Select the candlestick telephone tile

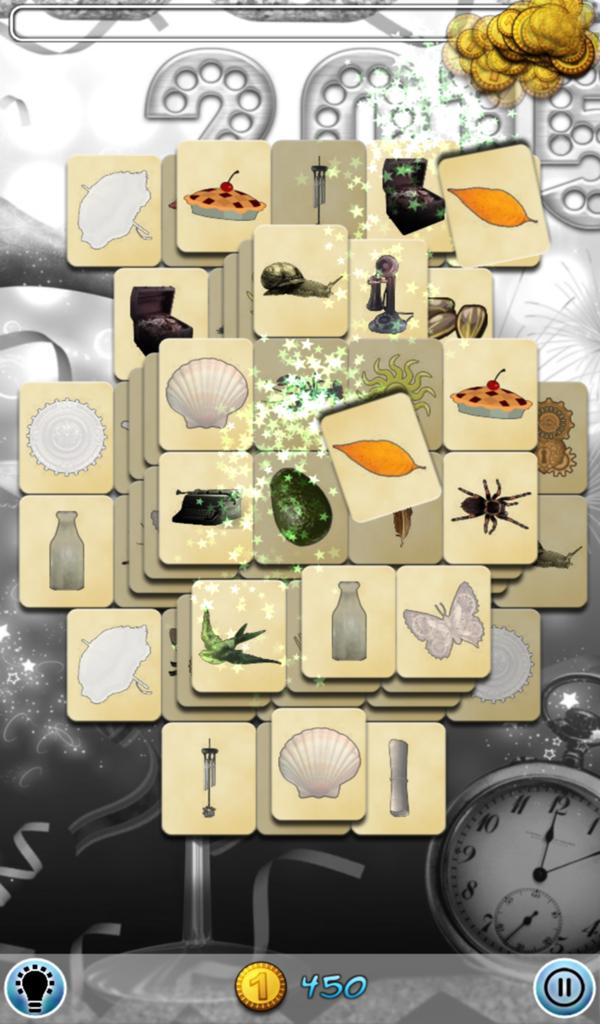(387, 292)
